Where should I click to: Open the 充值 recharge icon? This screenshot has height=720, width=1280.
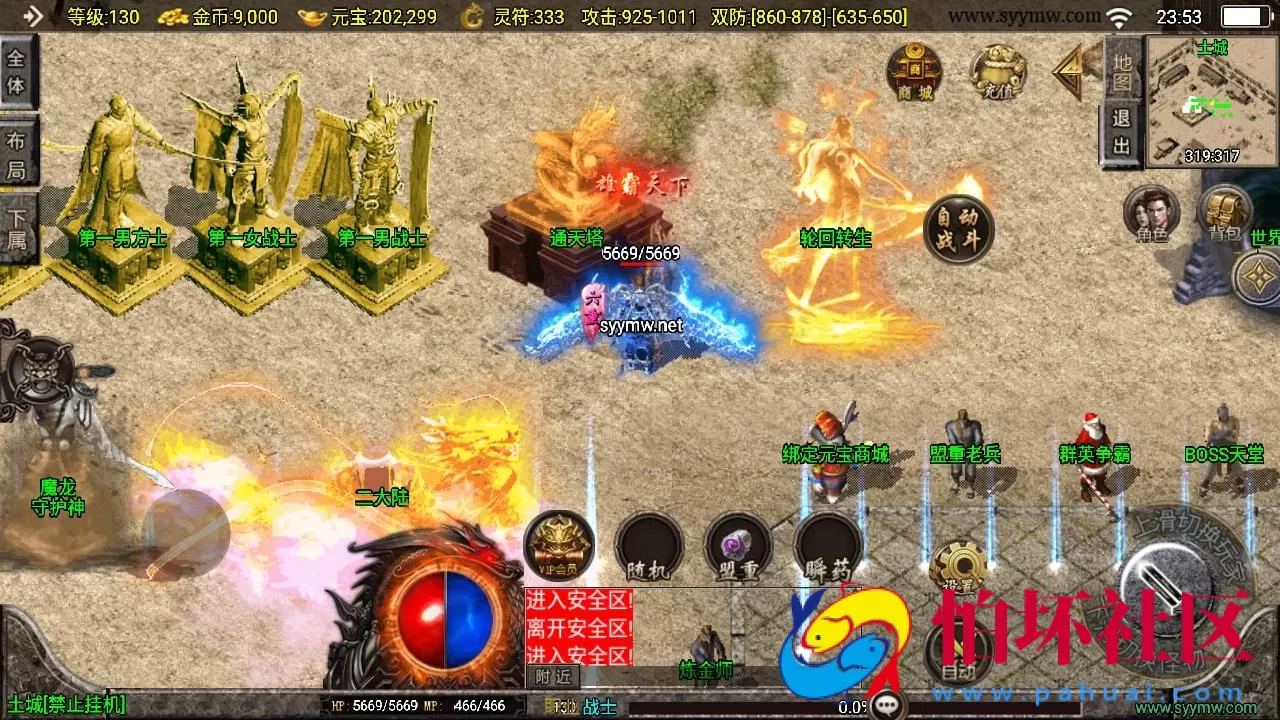pyautogui.click(x=998, y=72)
